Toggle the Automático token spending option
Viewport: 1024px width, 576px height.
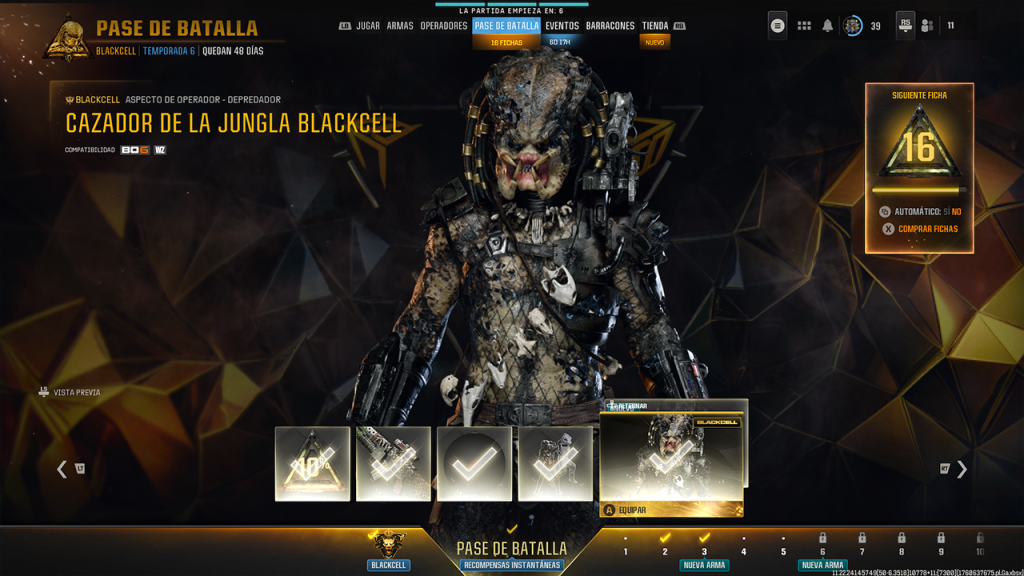(x=924, y=212)
